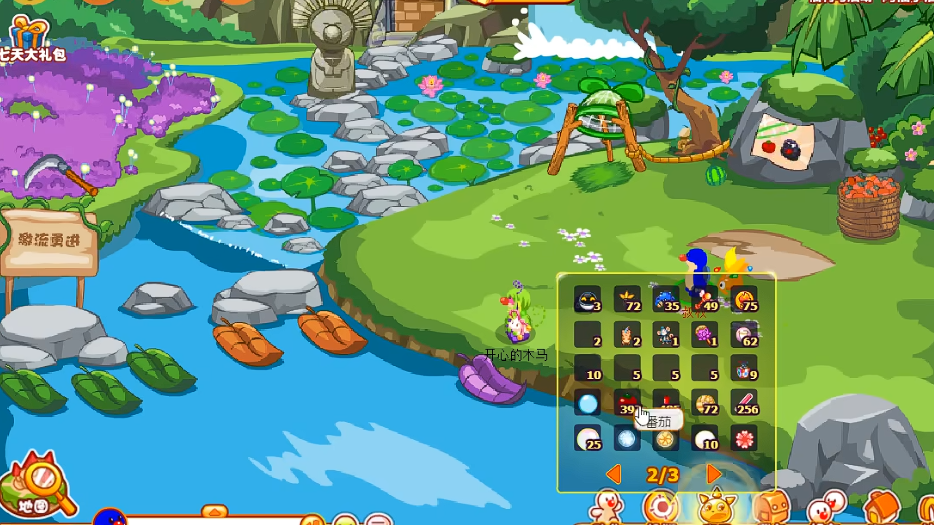Select the black smiling mask item slot
934x525 pixels.
pyautogui.click(x=587, y=299)
